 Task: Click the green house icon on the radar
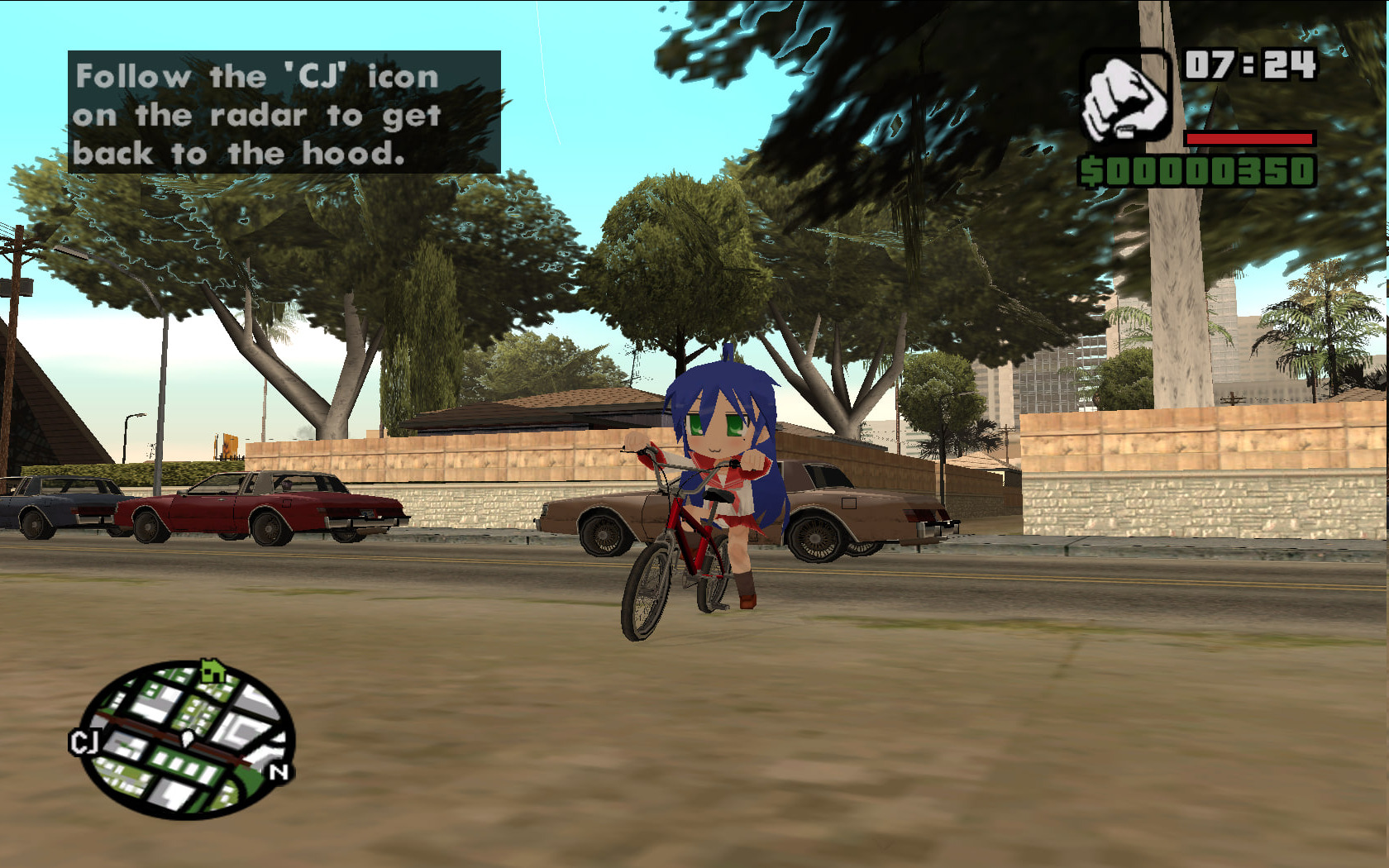[213, 670]
